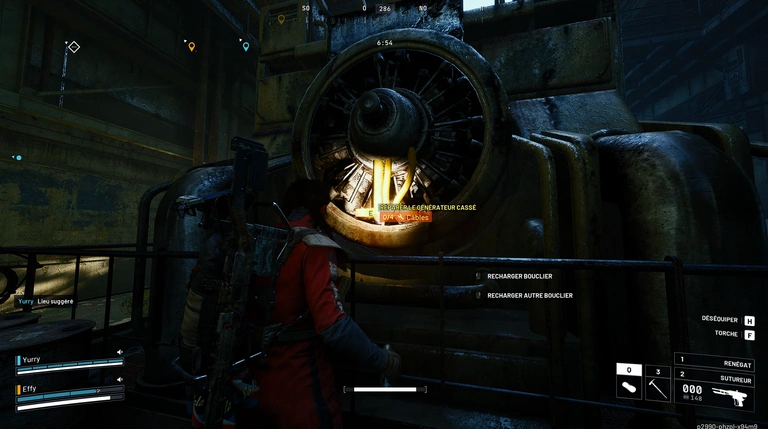
Task: Select the pill consumable slot
Action: click(629, 385)
